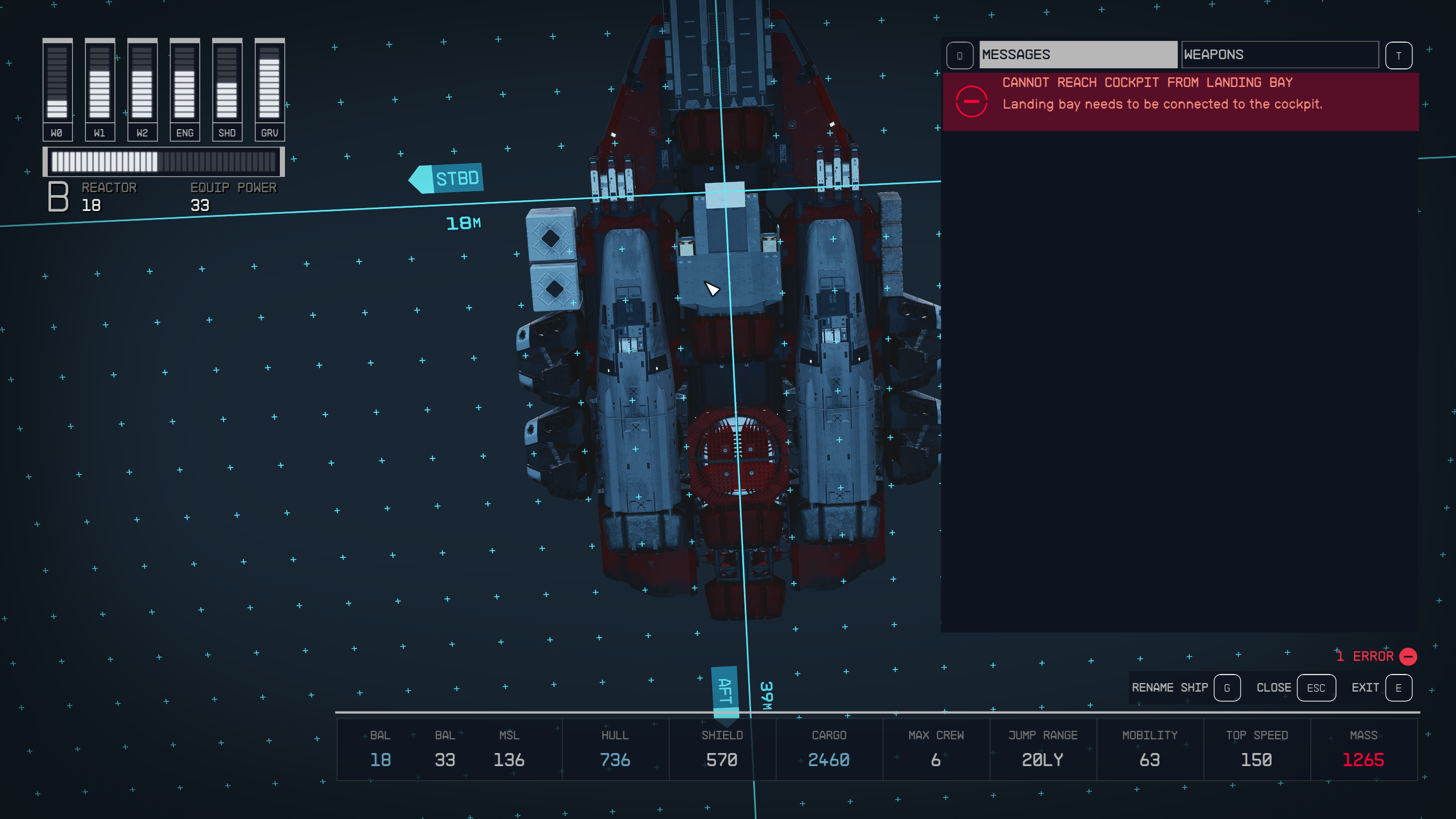Click the CLOSE button
Viewport: 1456px width, 819px height.
[x=1274, y=688]
